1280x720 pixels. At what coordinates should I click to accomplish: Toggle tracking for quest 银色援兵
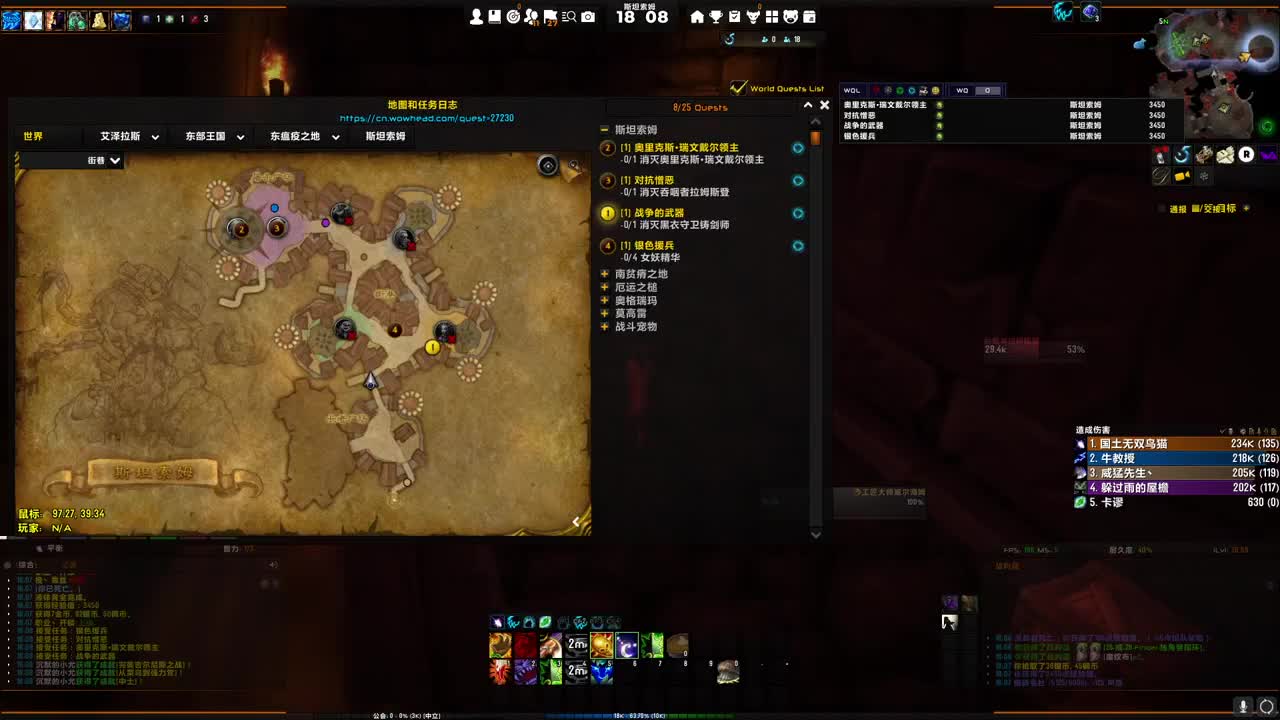click(x=797, y=246)
